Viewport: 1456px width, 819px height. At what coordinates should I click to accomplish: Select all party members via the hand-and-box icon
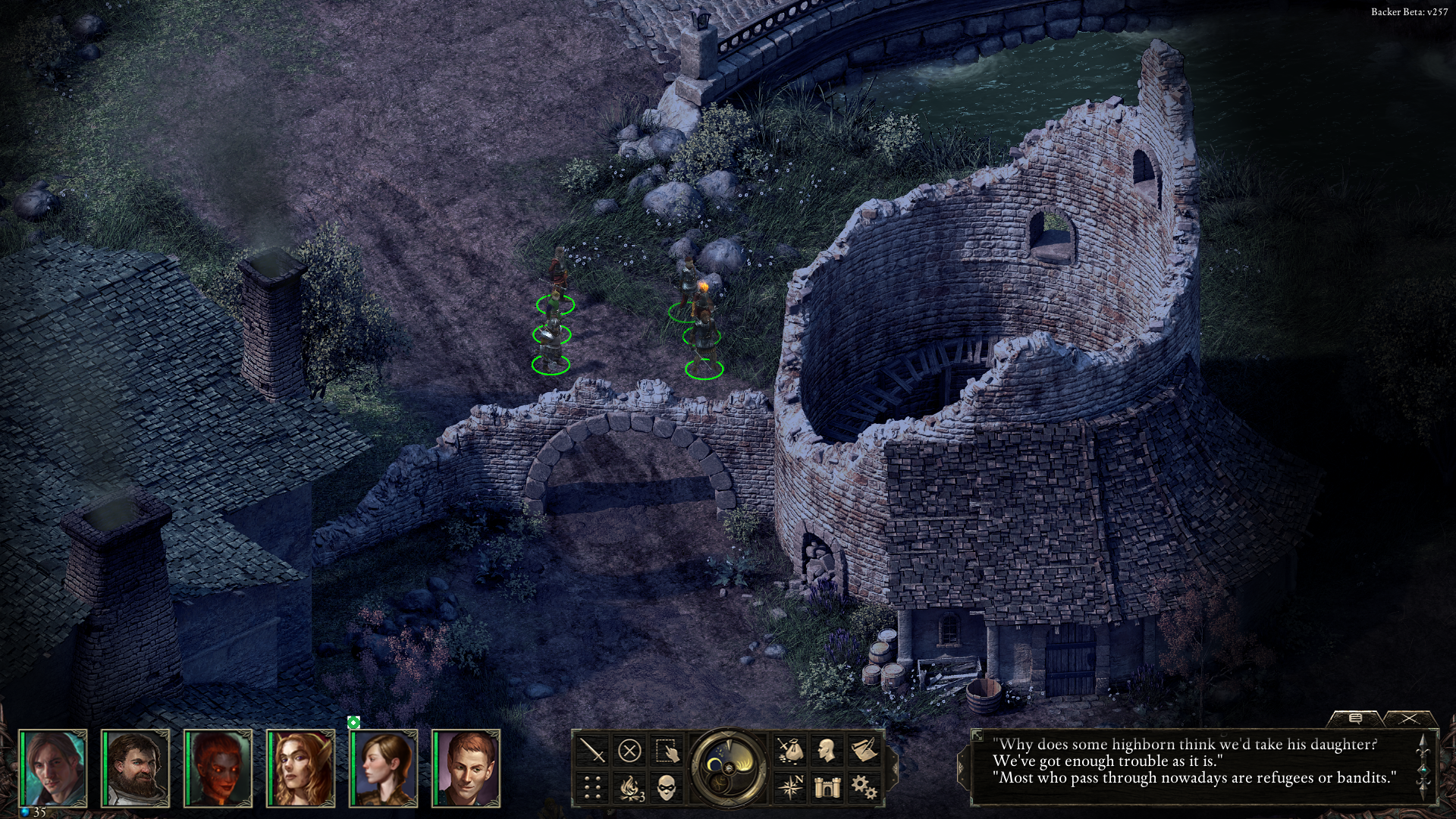(x=667, y=751)
